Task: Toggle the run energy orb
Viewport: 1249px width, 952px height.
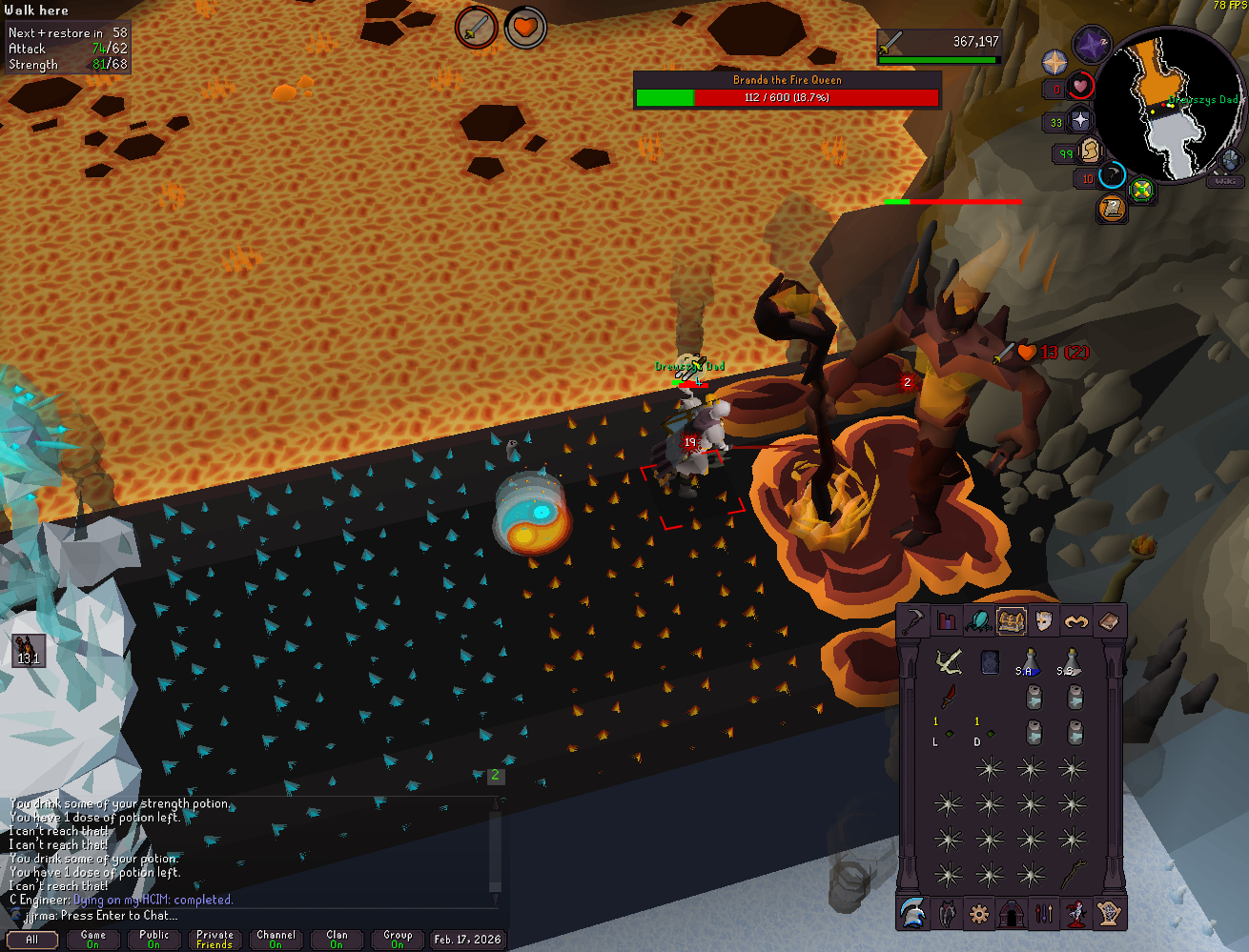Action: 1090,152
